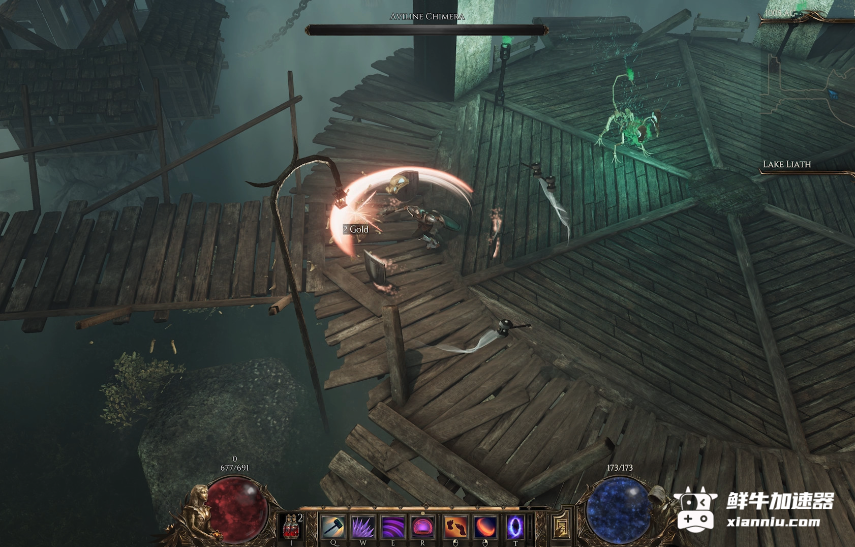Pick up the Gold drop label
This screenshot has width=855, height=547.
pos(356,229)
